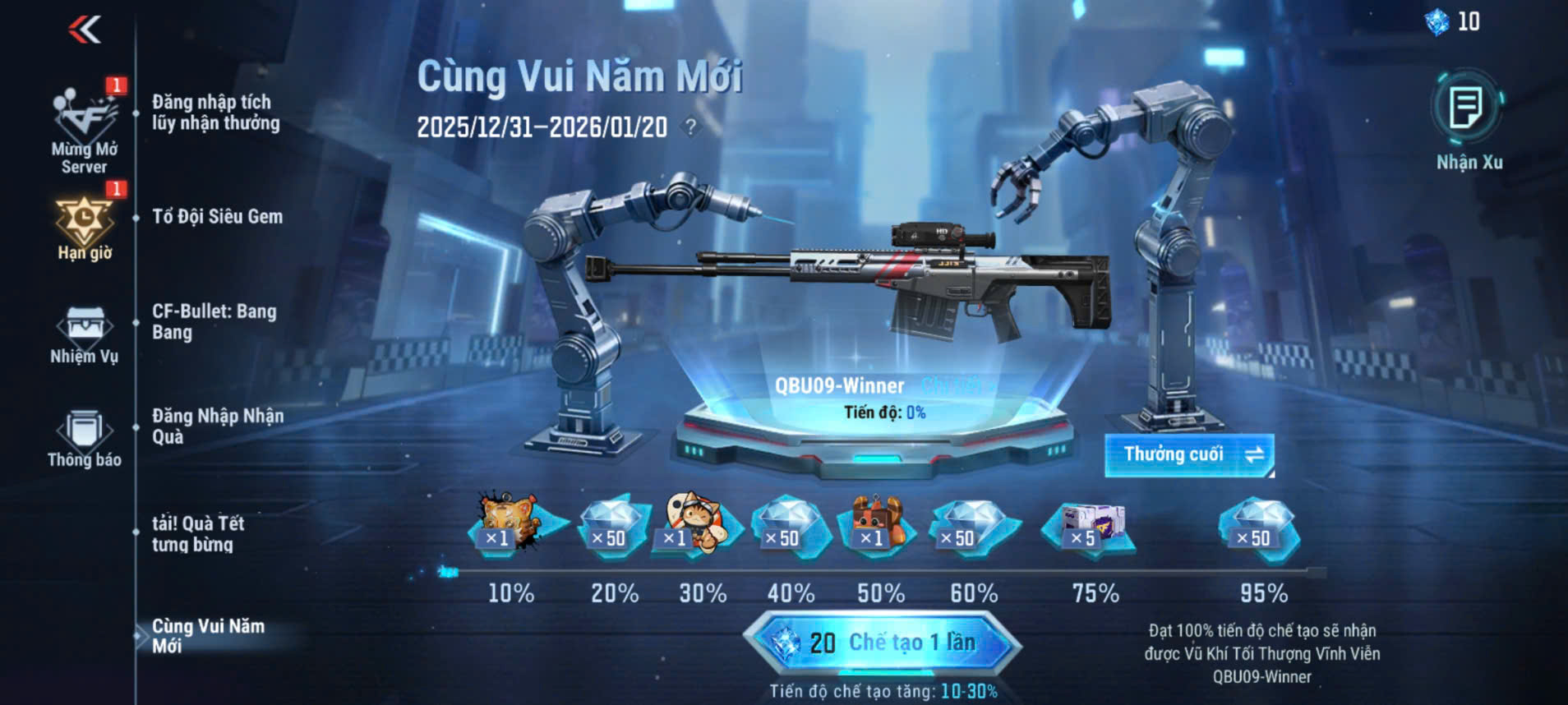Select the CF-Bullet: Bang Bang event

point(214,321)
